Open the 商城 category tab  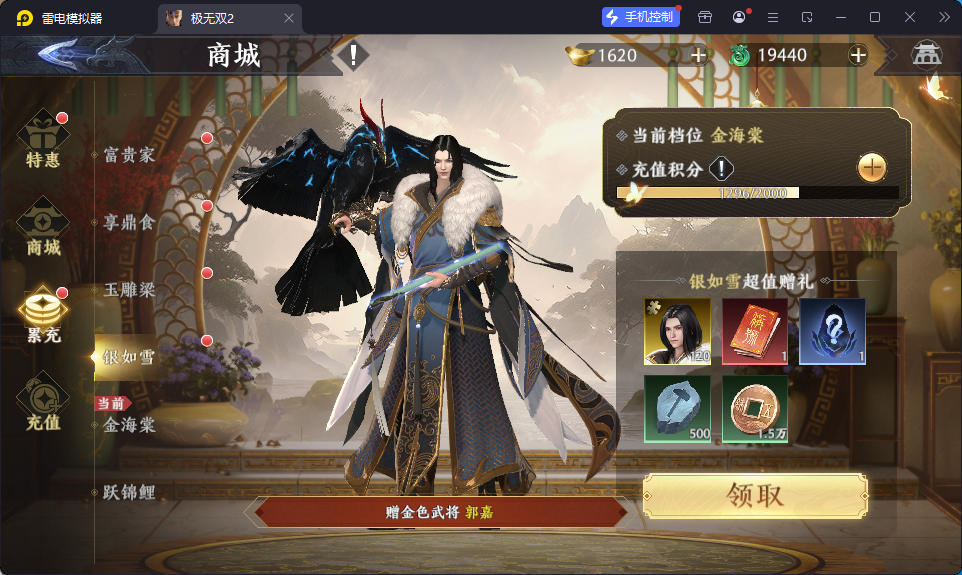pyautogui.click(x=43, y=227)
